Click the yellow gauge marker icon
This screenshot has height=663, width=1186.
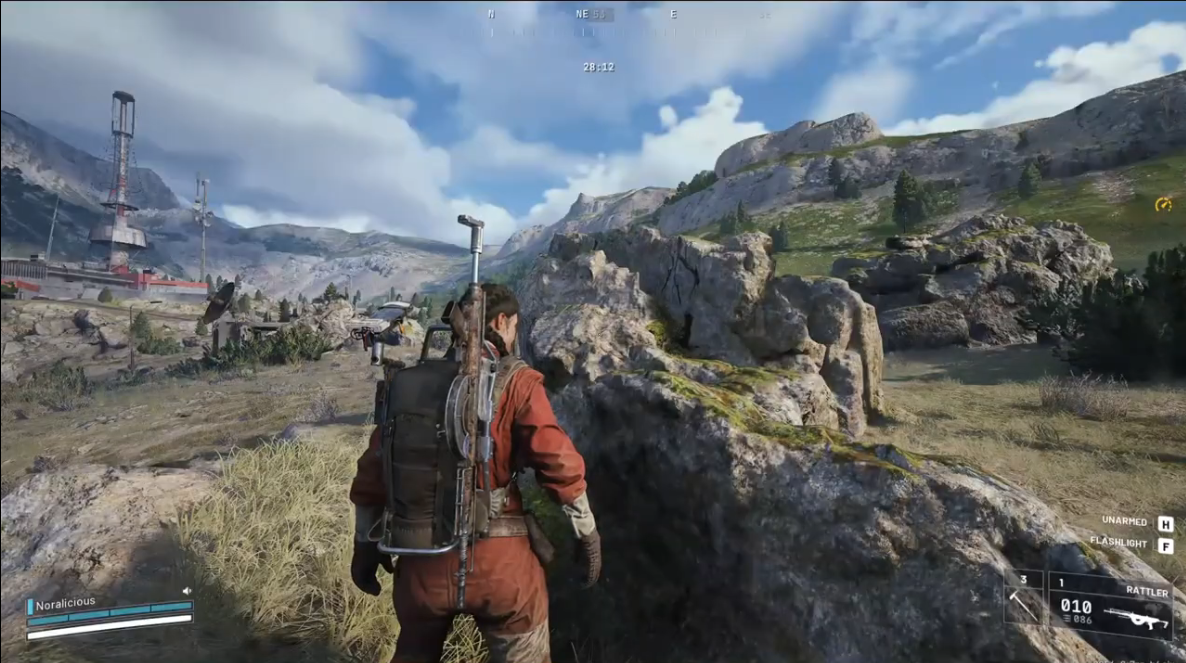point(1163,204)
